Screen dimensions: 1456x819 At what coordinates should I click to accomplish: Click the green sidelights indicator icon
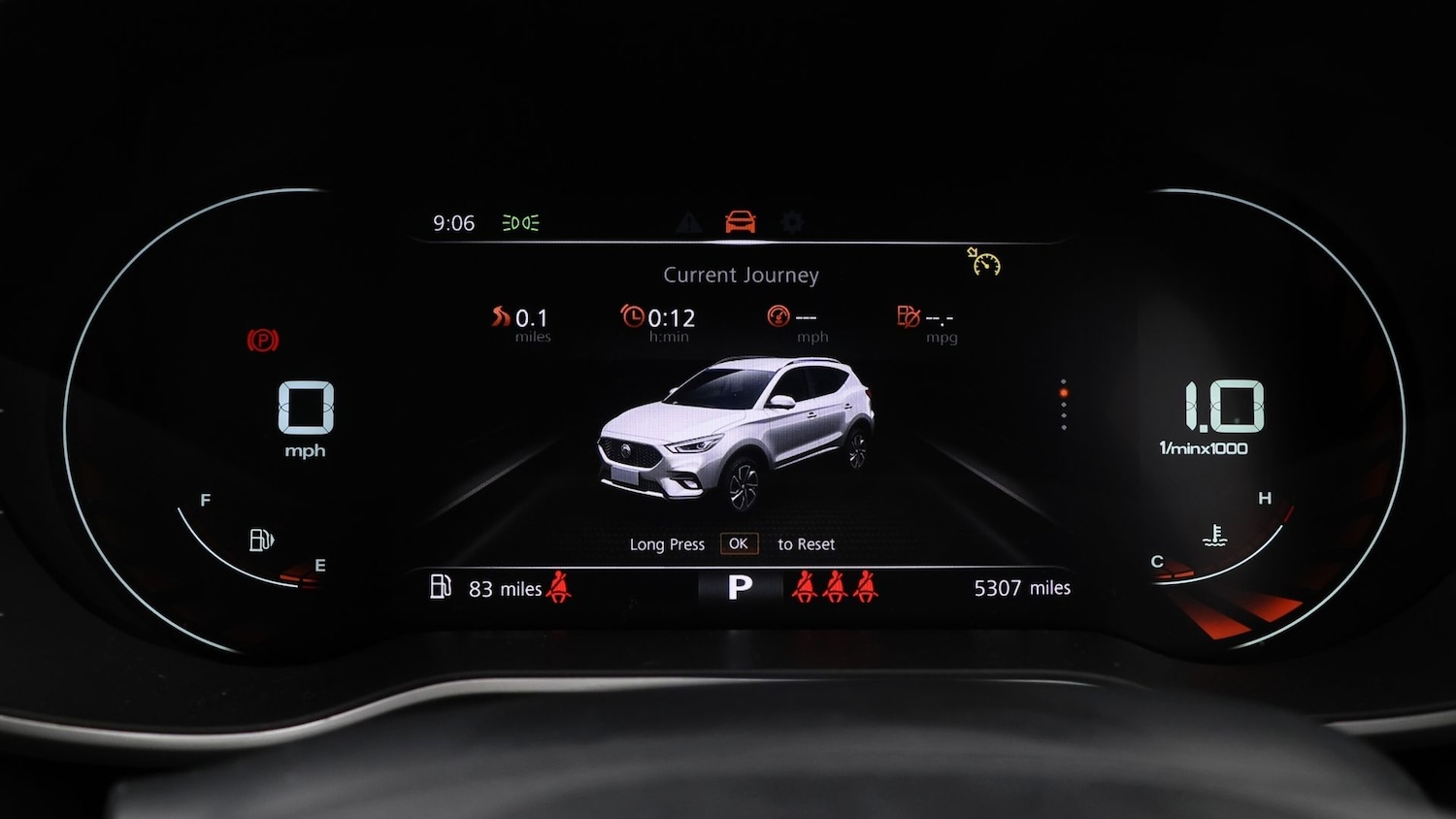coord(520,223)
